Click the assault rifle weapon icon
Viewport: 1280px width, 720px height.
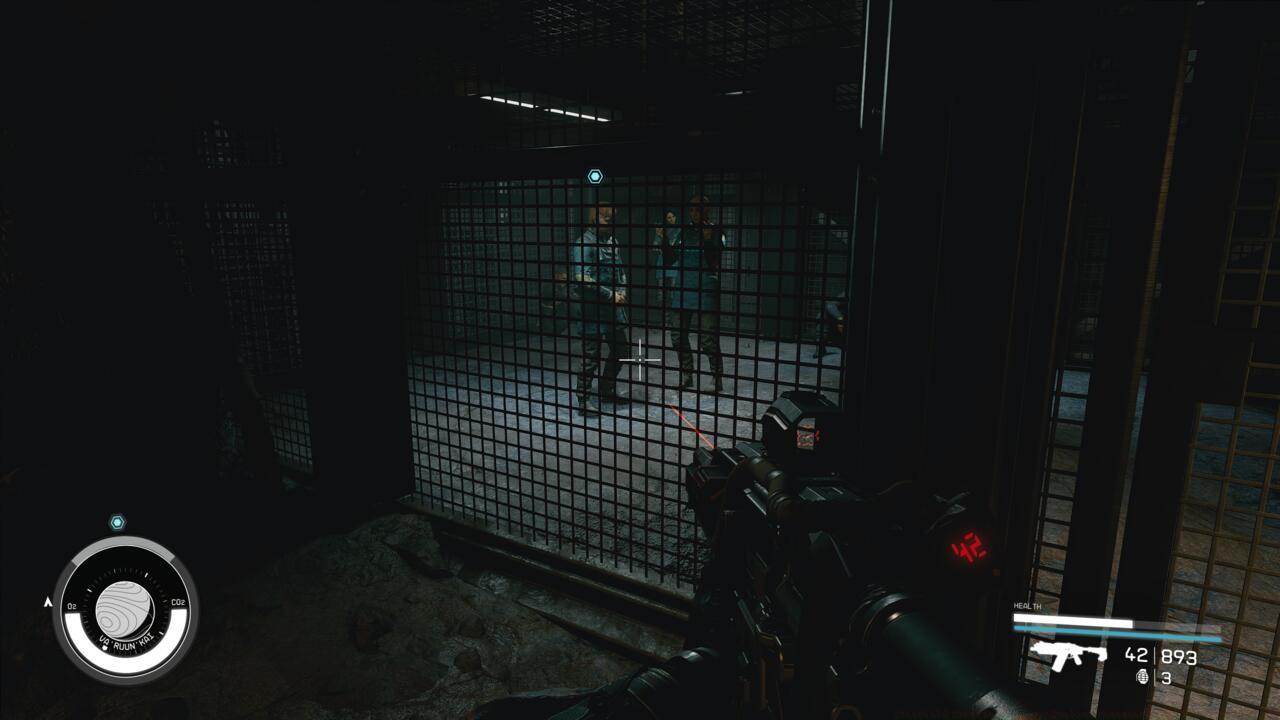coord(1070,657)
